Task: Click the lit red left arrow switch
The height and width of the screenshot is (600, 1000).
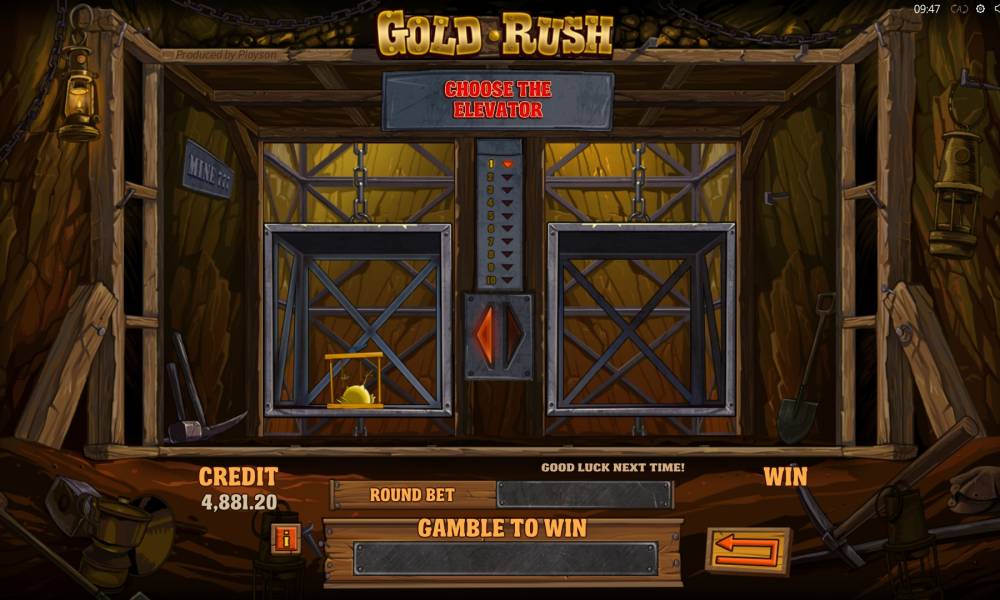Action: 485,336
